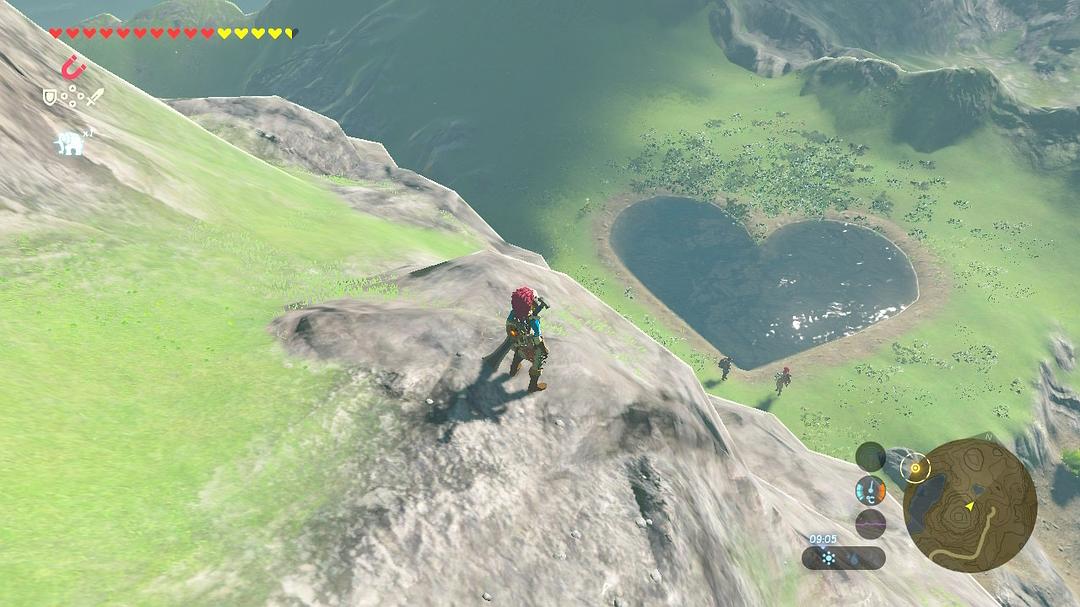Viewport: 1080px width, 607px height.
Task: Click the purple noise level meter
Action: (x=870, y=524)
